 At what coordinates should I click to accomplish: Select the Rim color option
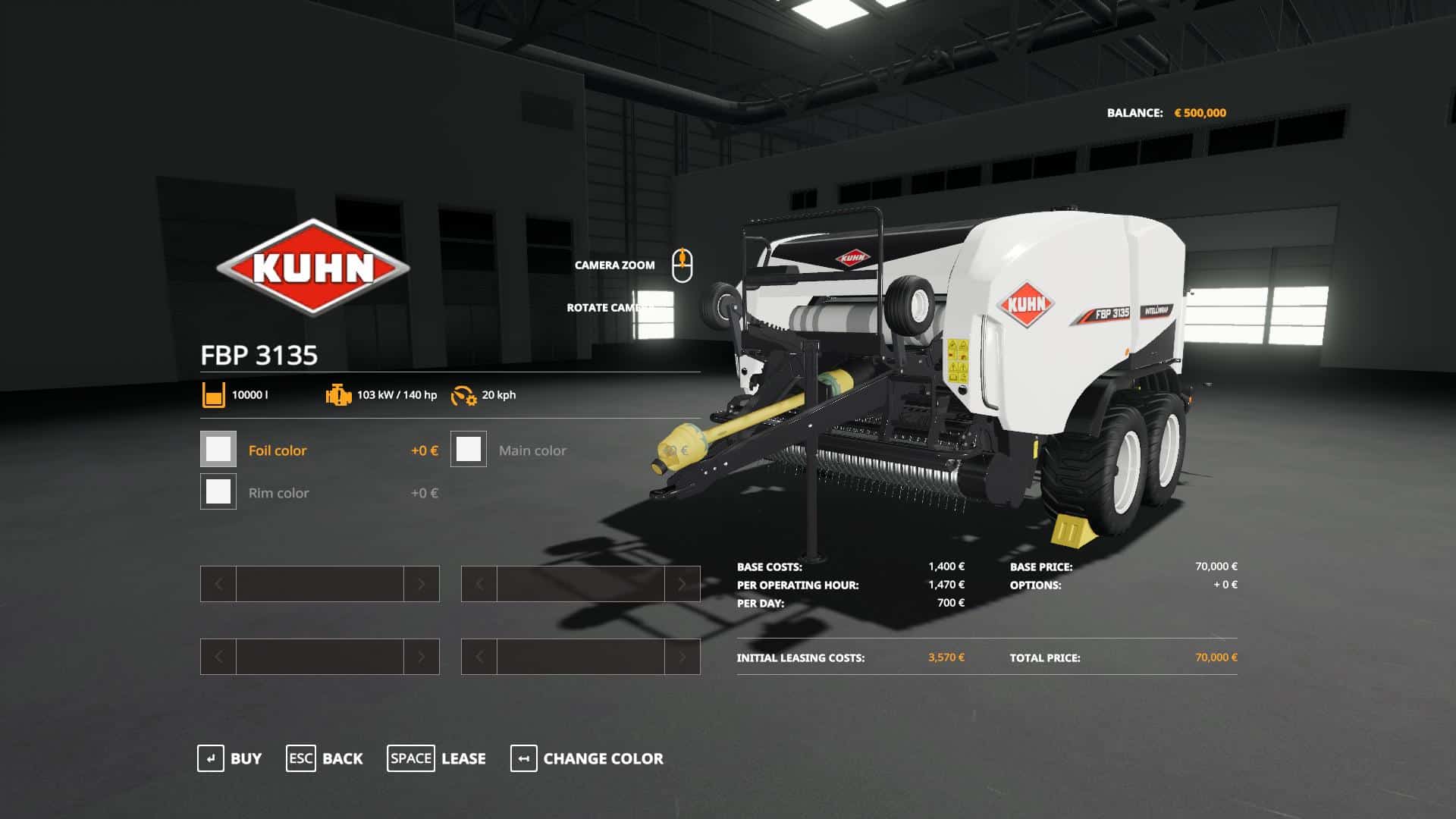279,493
